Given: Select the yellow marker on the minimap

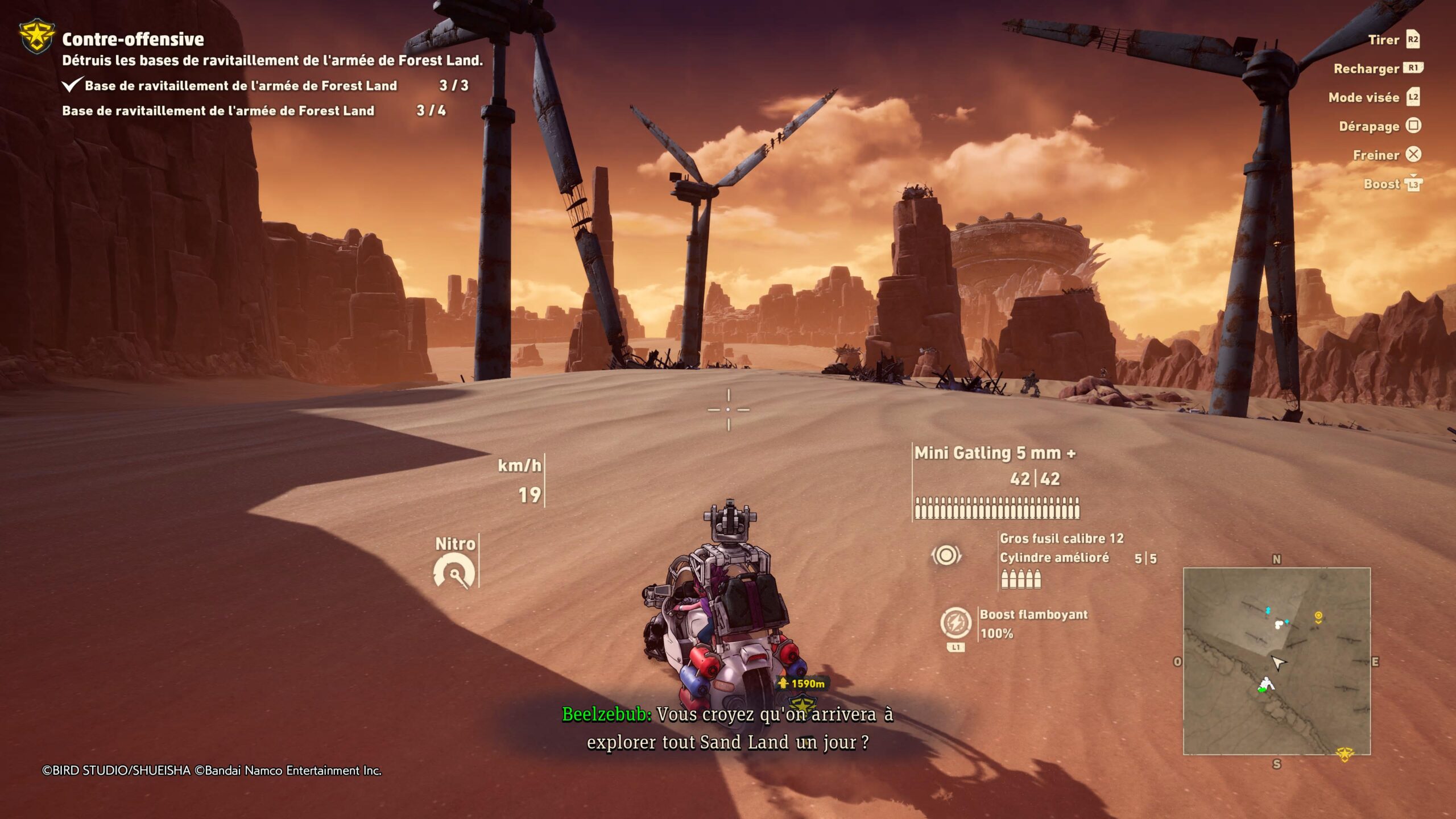Looking at the screenshot, I should pyautogui.click(x=1318, y=616).
